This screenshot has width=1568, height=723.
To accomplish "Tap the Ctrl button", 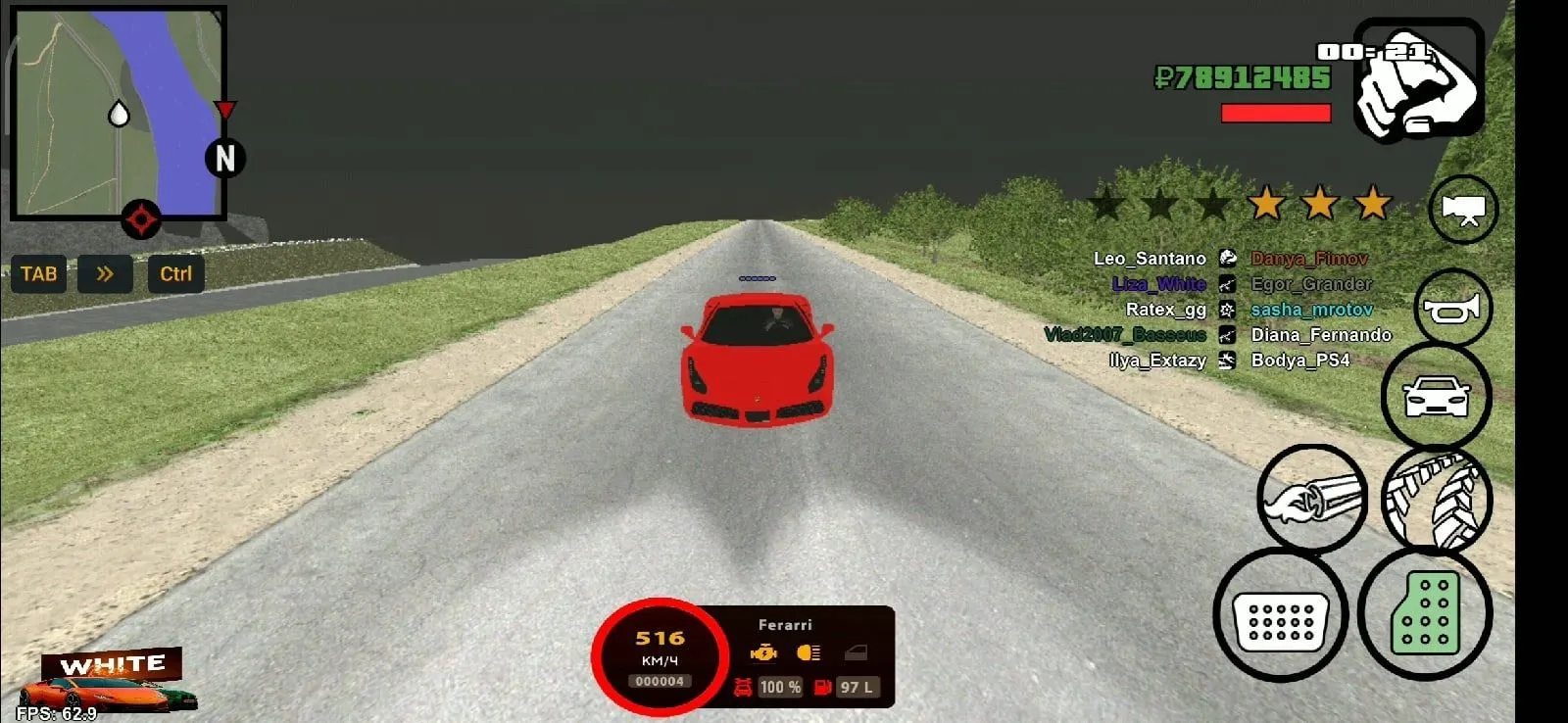I will pos(174,274).
